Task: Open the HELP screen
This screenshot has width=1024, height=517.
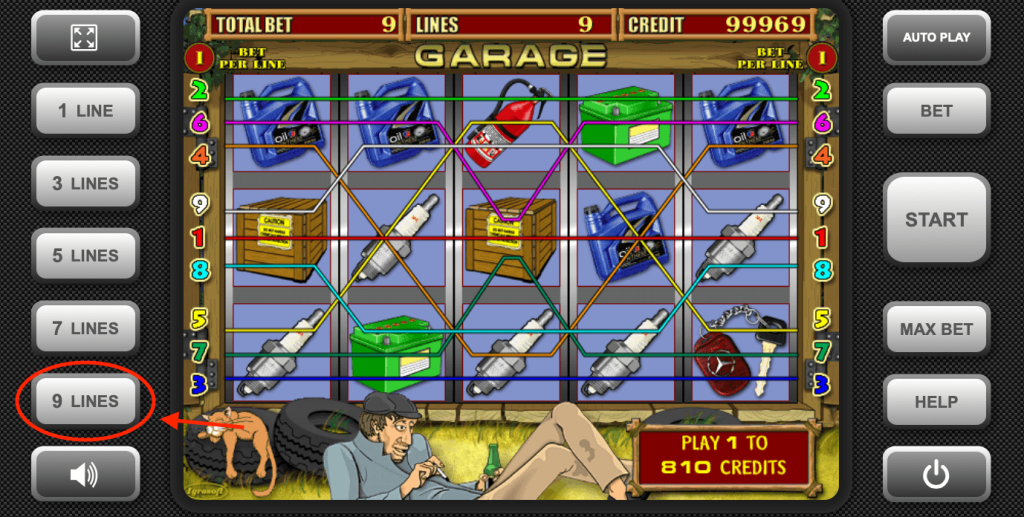Action: (x=936, y=402)
